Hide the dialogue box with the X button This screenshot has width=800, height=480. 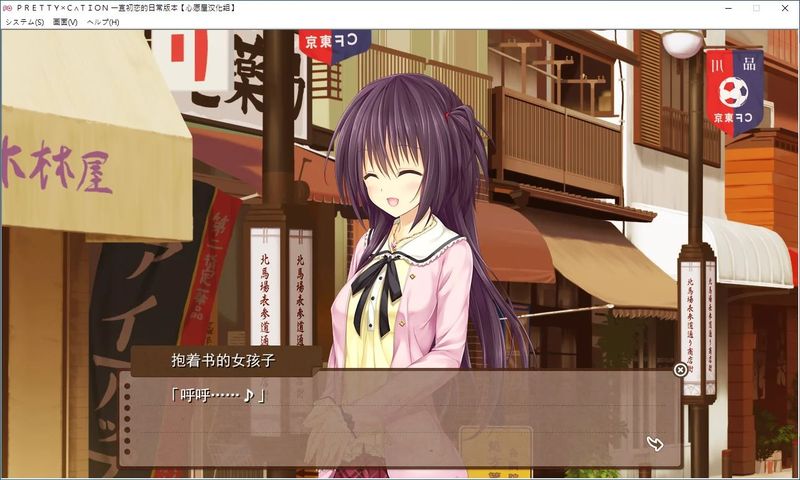coord(680,370)
